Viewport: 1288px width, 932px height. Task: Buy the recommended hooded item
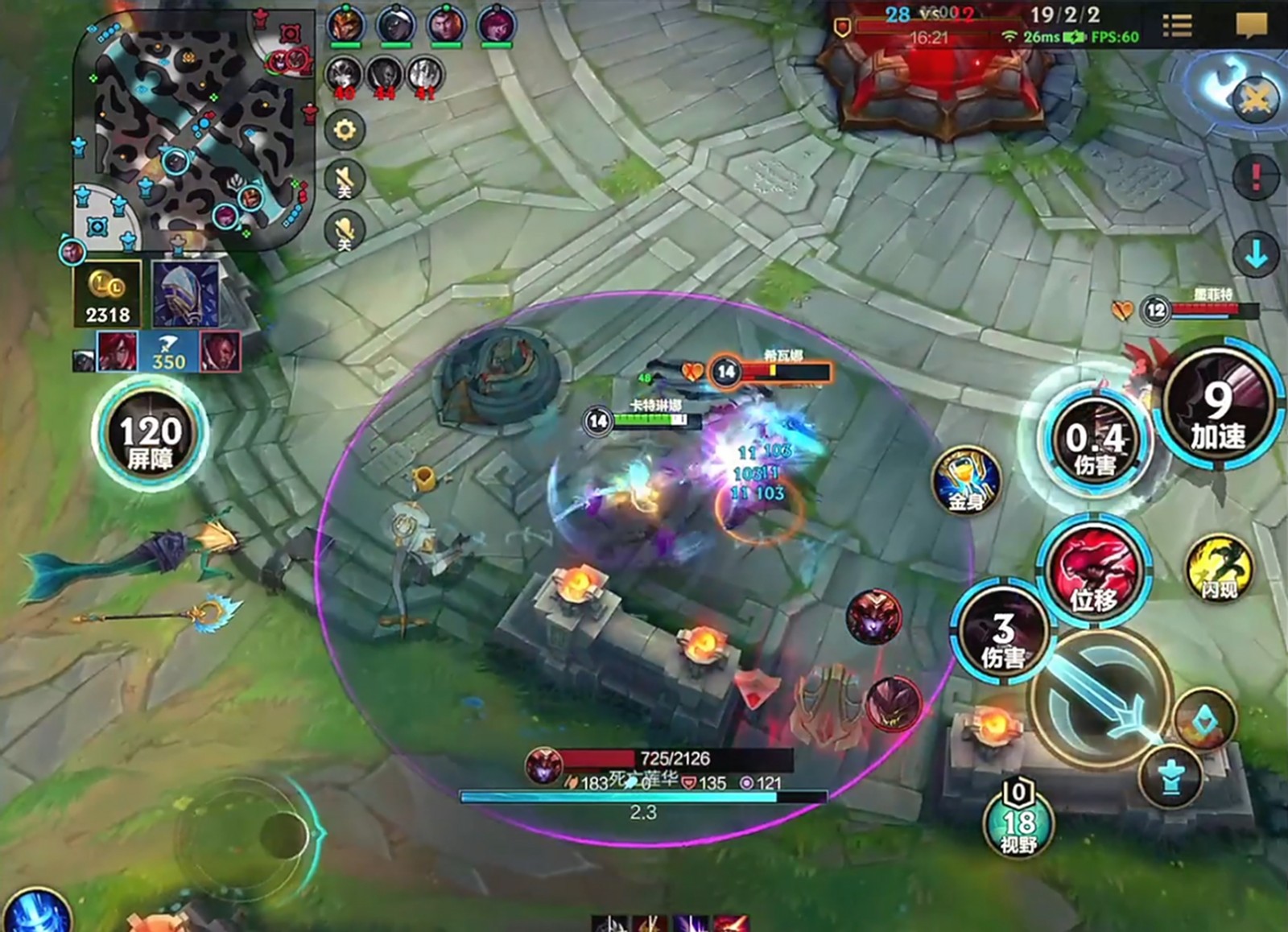pyautogui.click(x=185, y=295)
